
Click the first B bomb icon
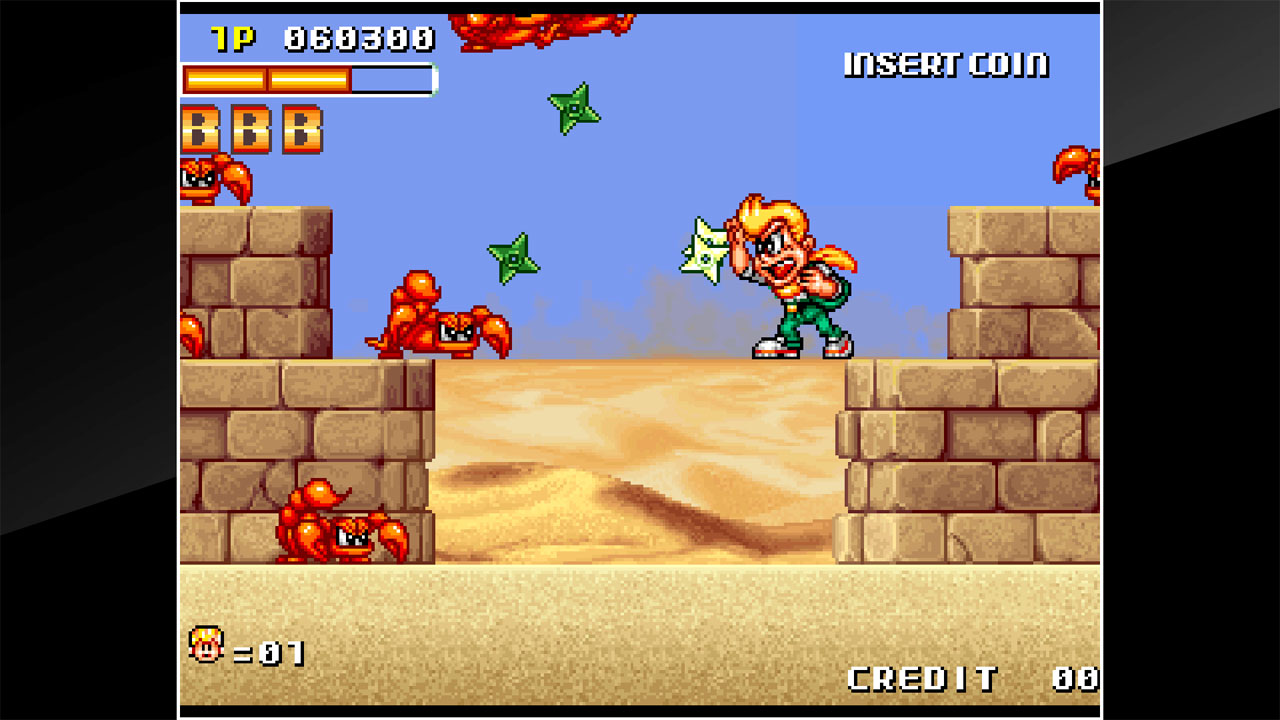pyautogui.click(x=198, y=130)
